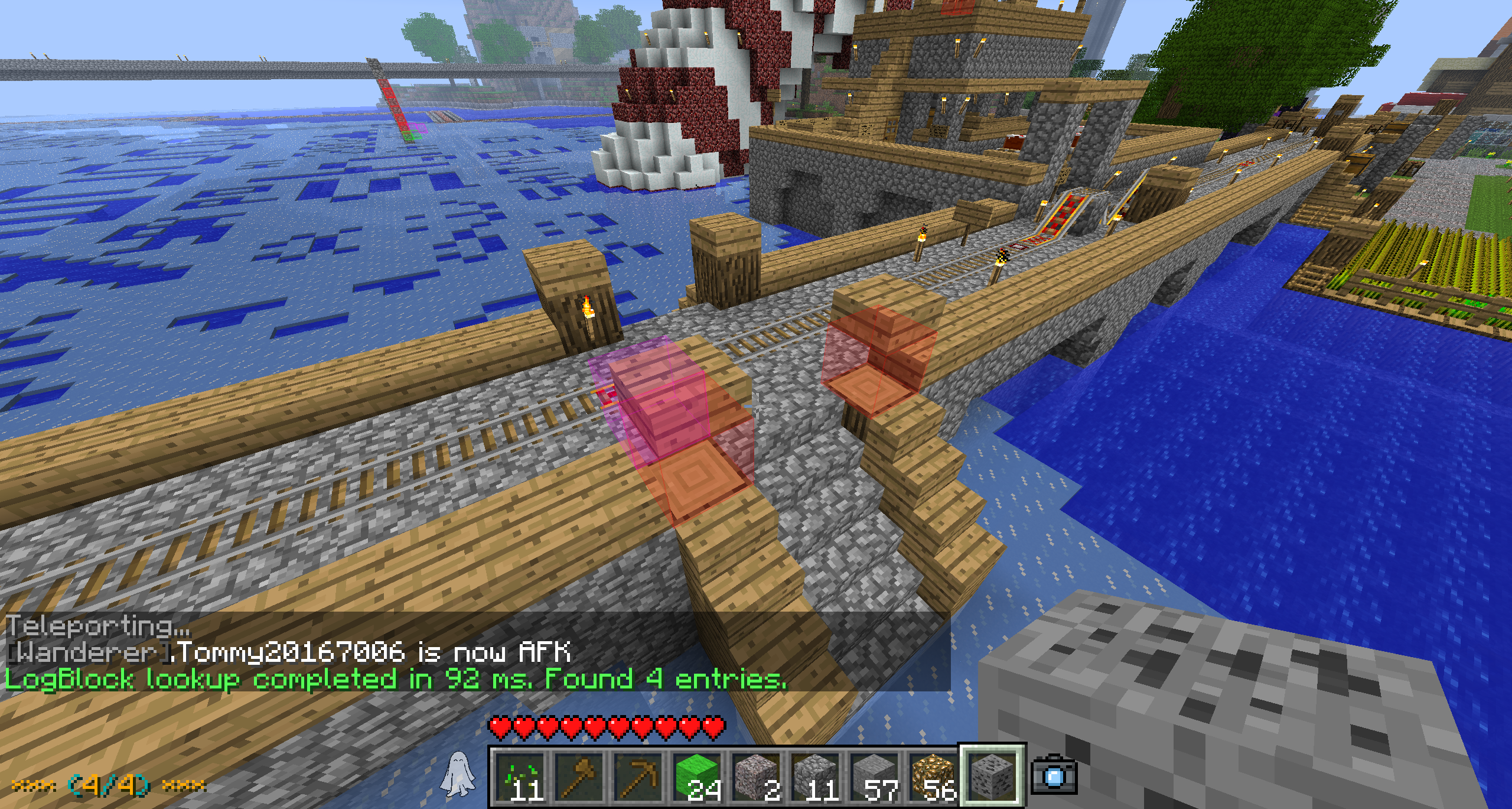Choose the smooth stone stack of 57

click(875, 776)
